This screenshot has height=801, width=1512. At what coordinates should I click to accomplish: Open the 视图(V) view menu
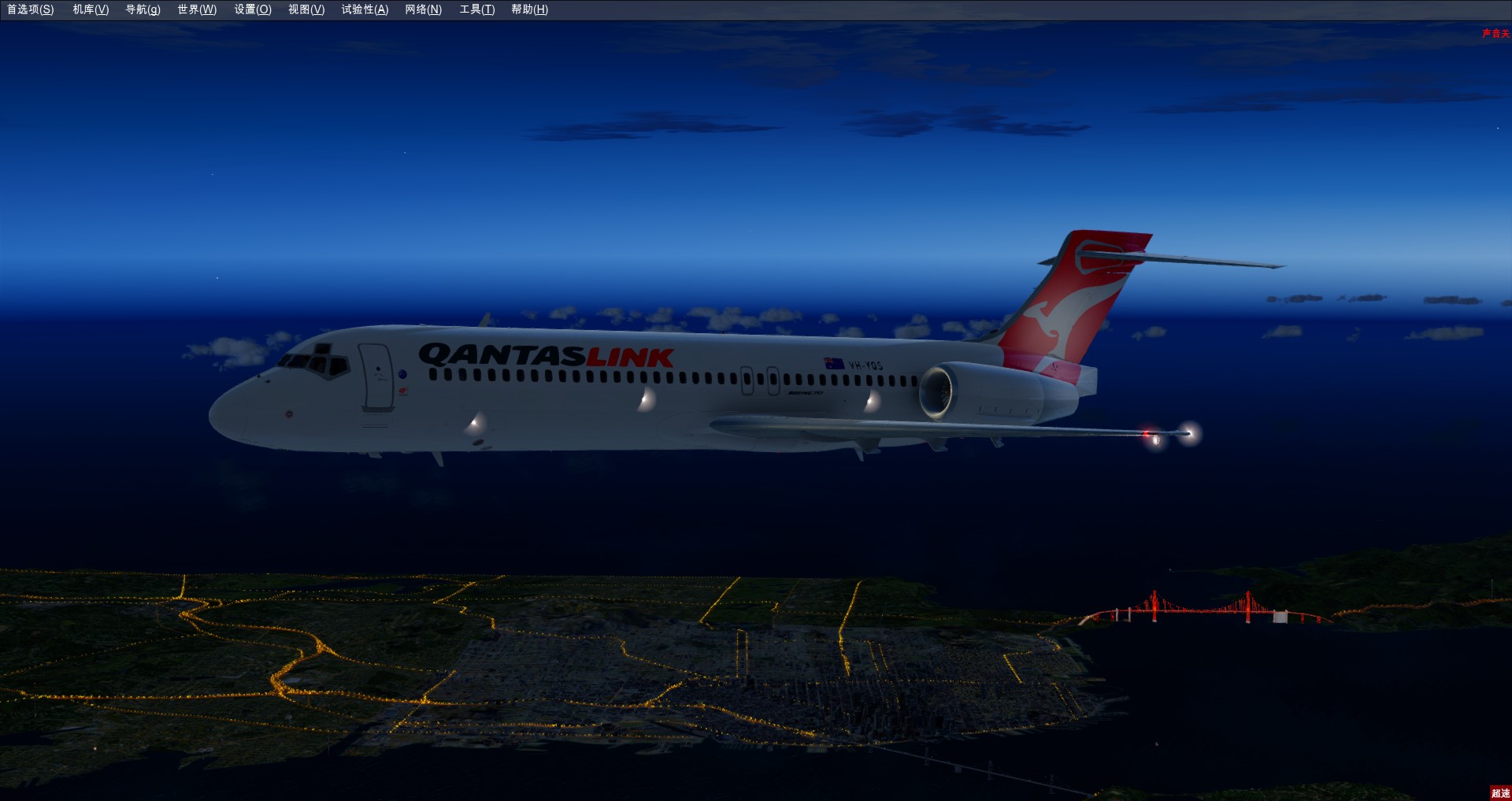pos(306,9)
